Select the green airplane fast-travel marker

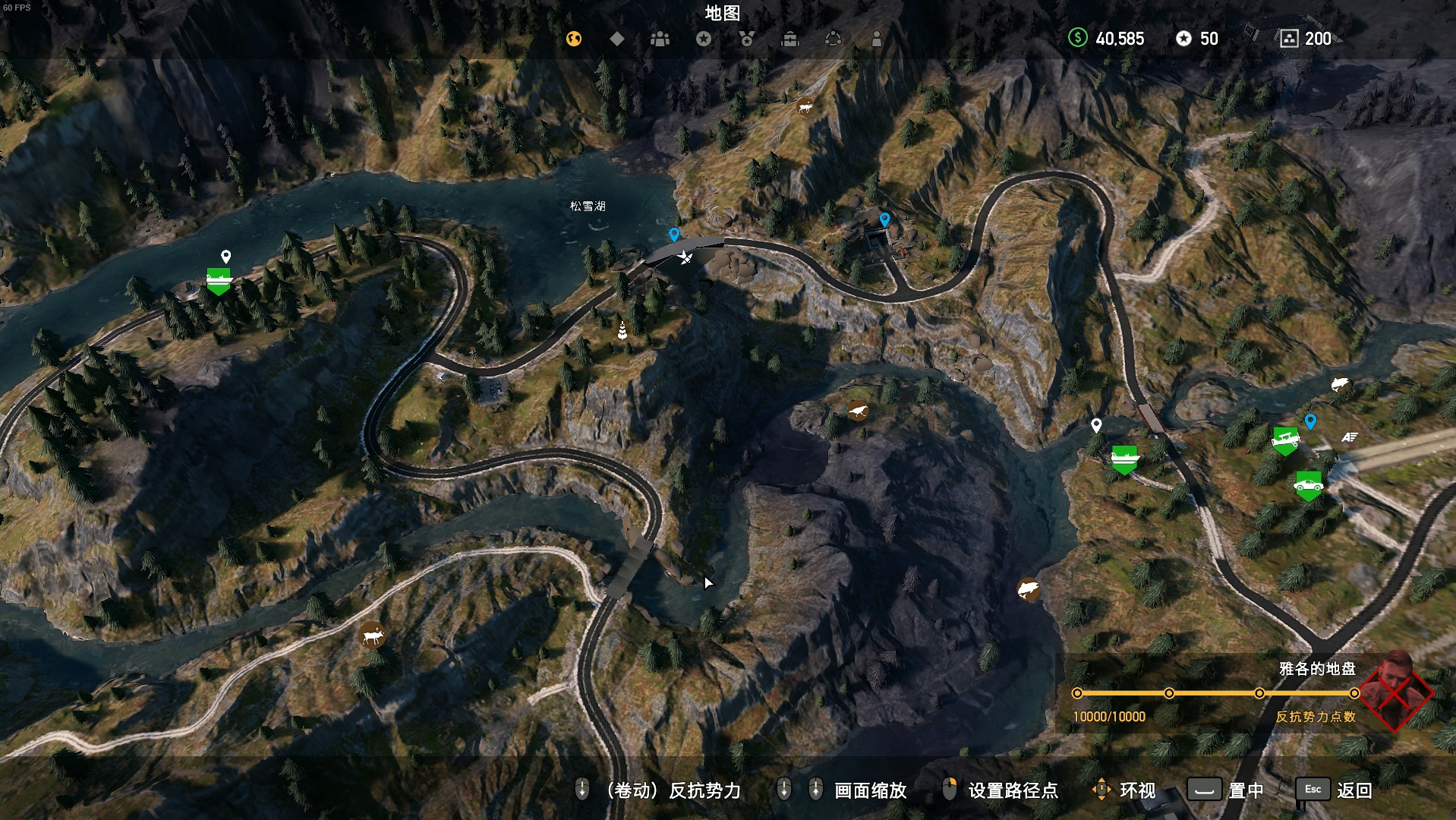(x=1284, y=440)
